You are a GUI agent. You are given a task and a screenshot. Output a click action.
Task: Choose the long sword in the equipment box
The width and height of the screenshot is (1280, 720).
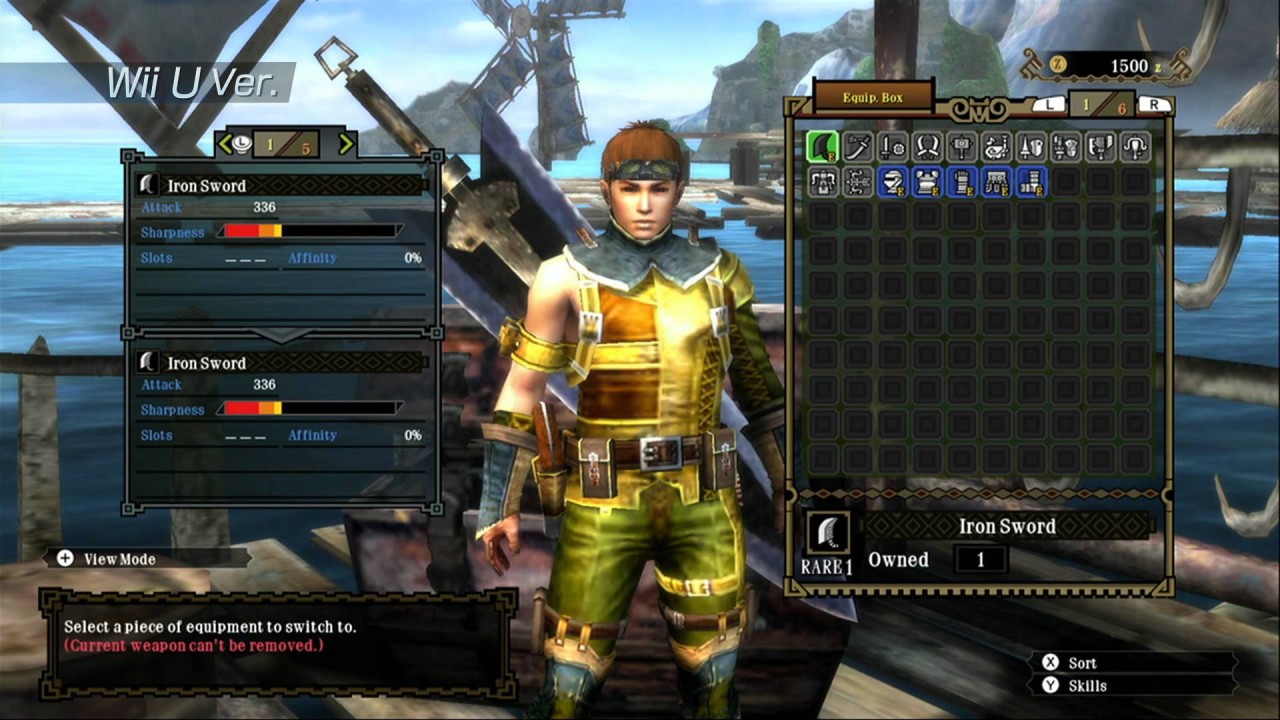click(x=858, y=147)
